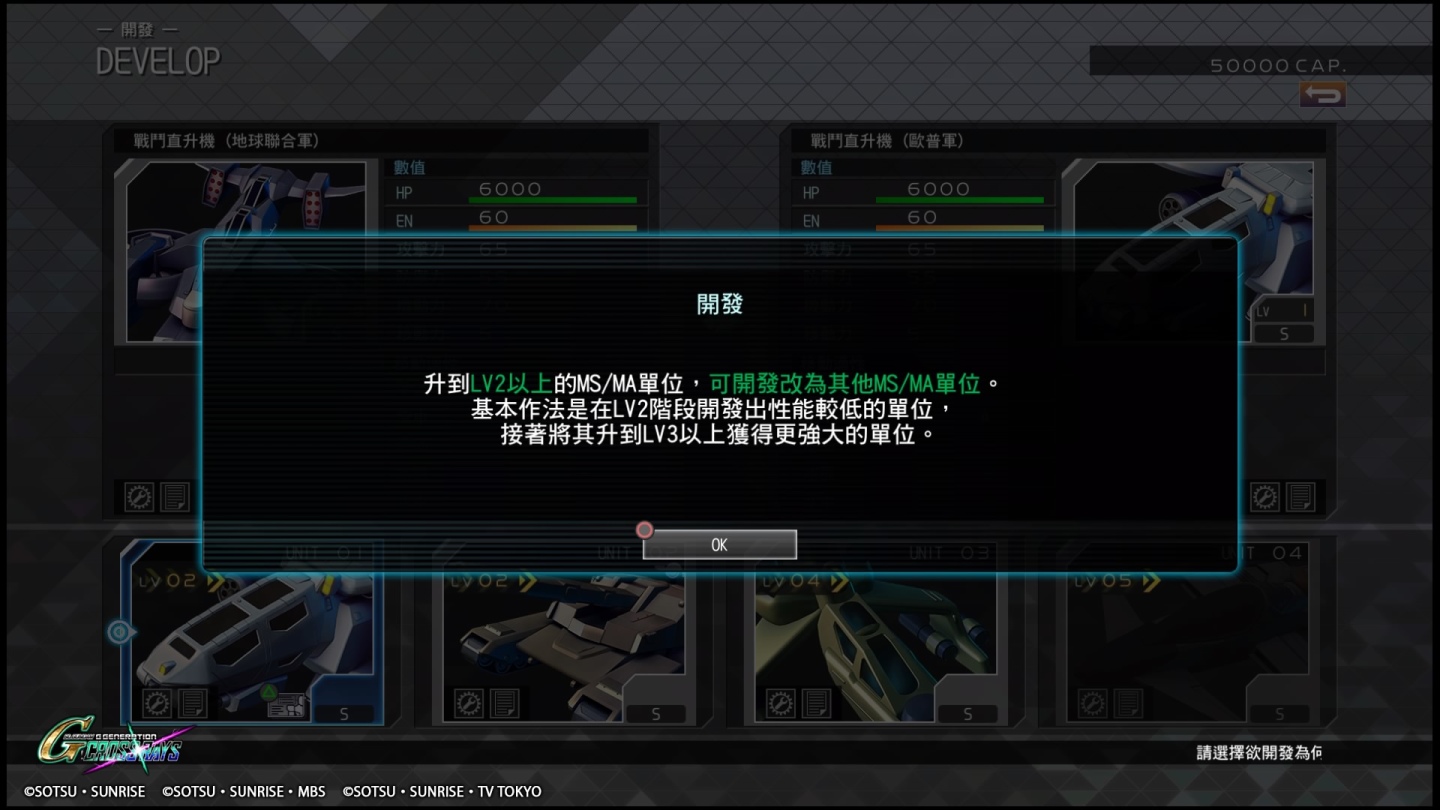The height and width of the screenshot is (810, 1440).
Task: Select the gear icon on the UNIT 04 card
Action: pos(1094,703)
